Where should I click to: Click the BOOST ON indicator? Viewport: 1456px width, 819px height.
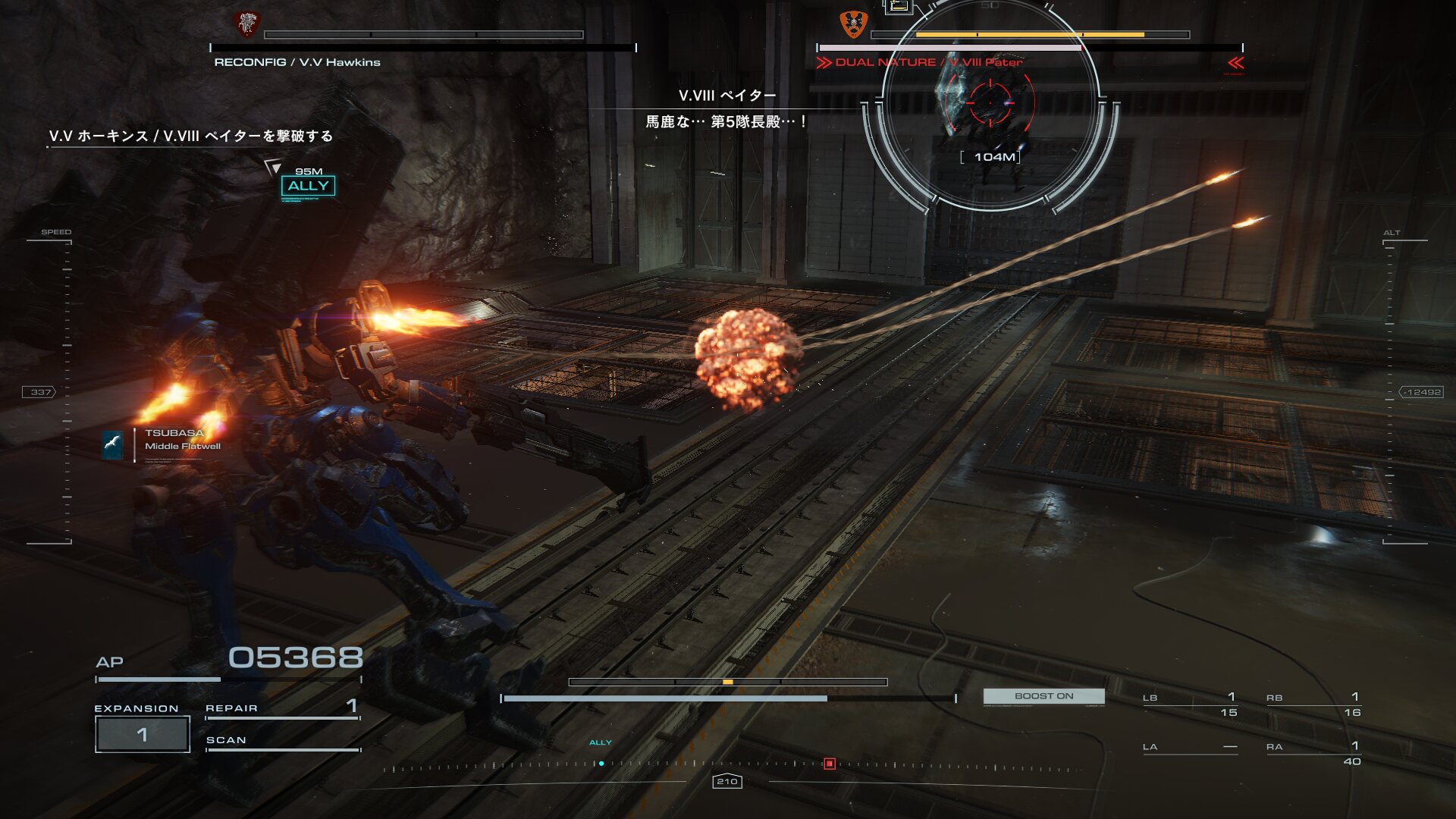[1043, 696]
